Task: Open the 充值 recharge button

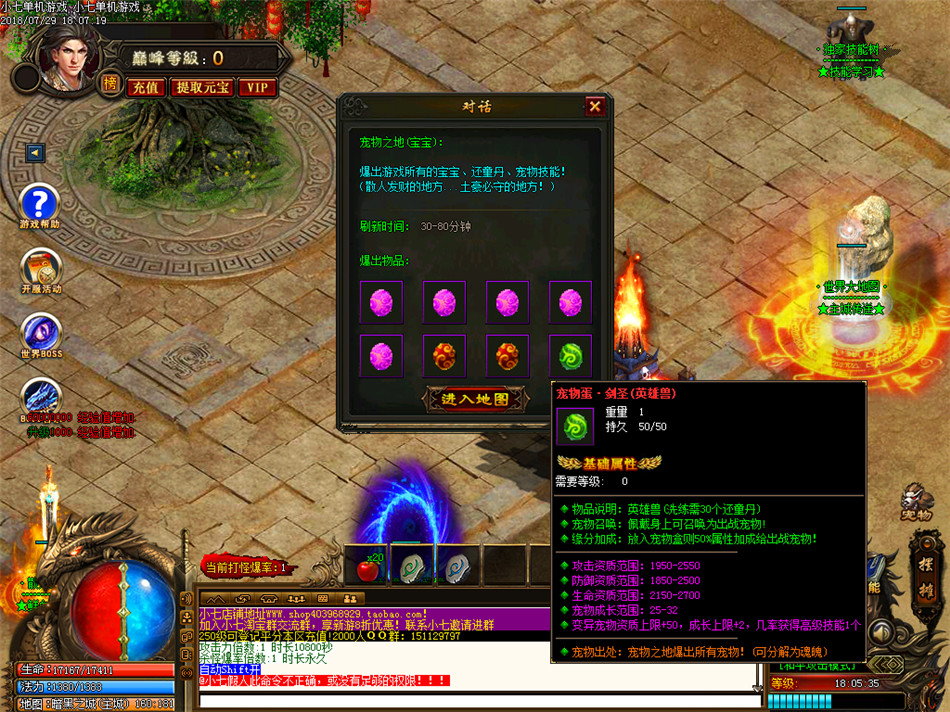Action: point(146,88)
